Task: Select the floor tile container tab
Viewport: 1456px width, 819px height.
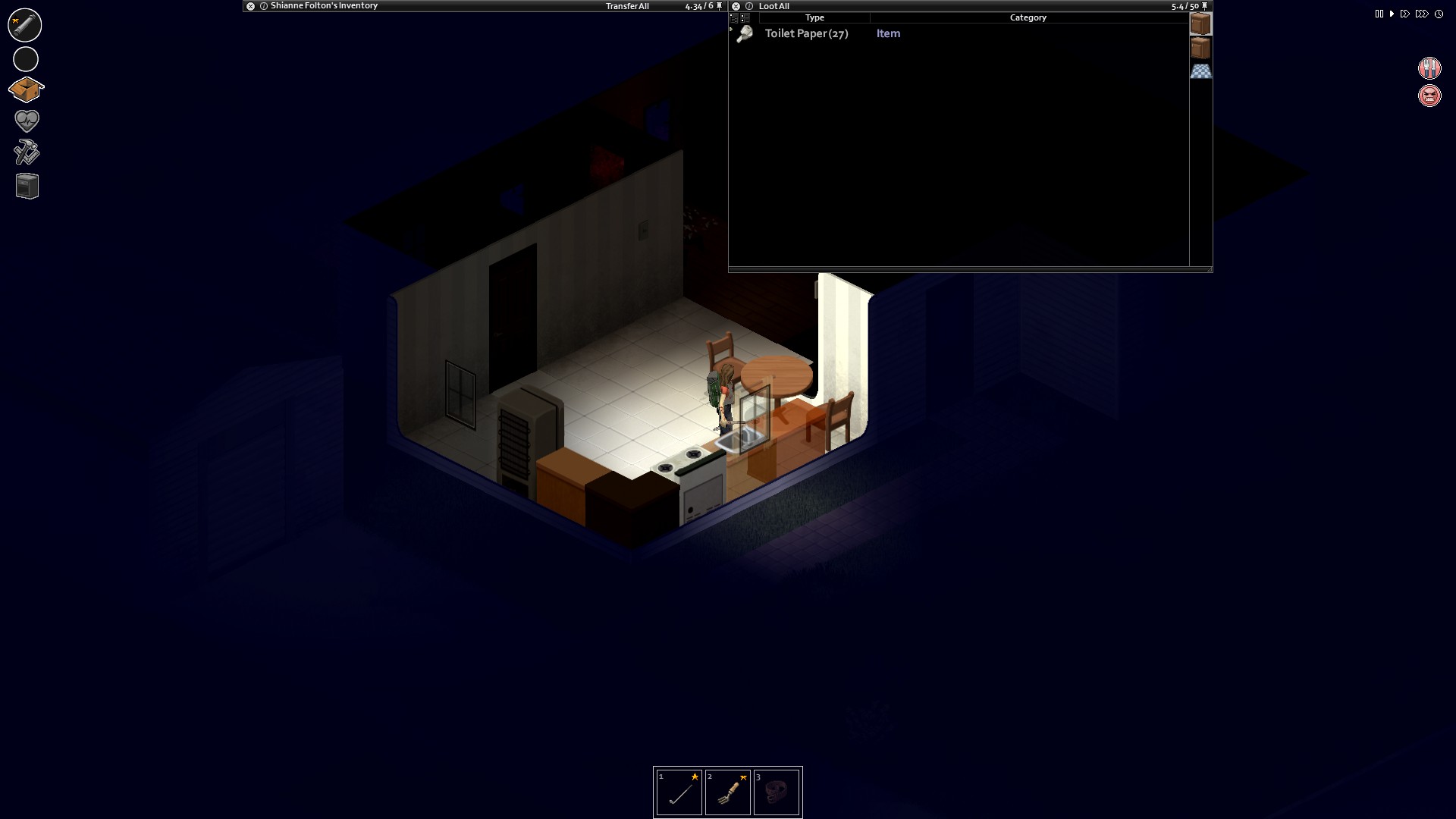Action: tap(1201, 71)
